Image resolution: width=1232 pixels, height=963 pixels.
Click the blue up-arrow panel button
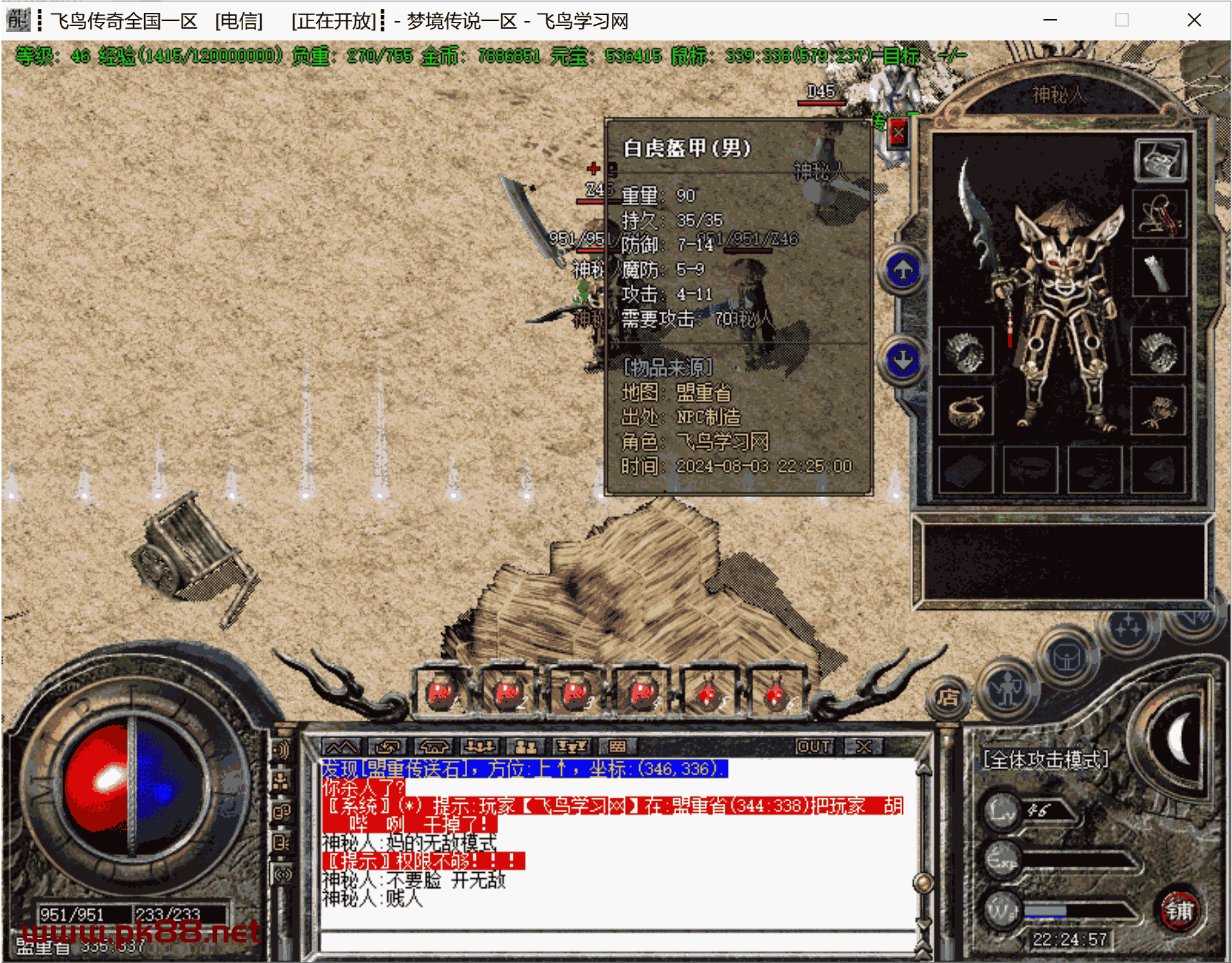click(x=903, y=270)
